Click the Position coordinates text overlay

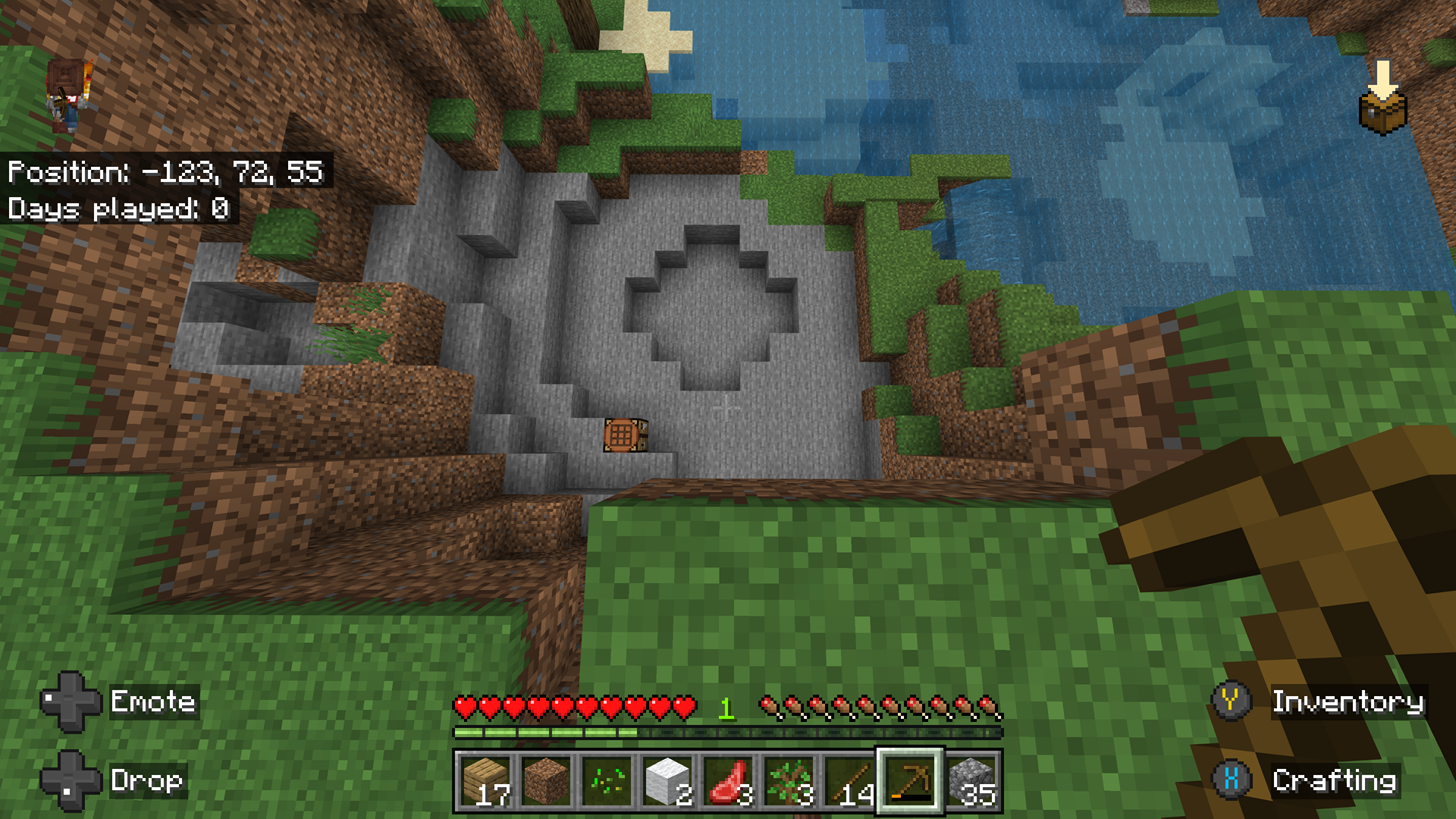click(167, 173)
